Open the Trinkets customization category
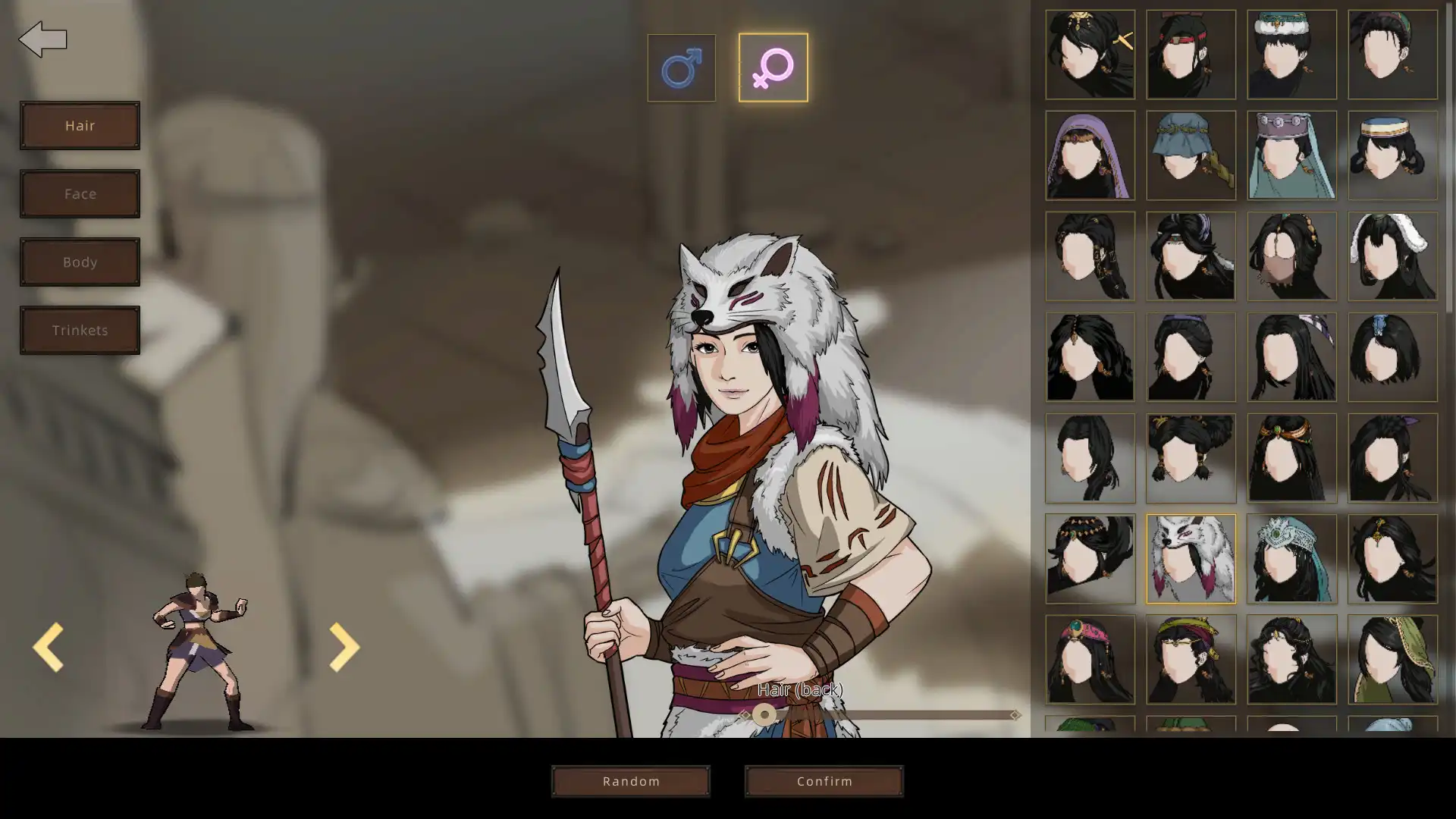The image size is (1456, 819). pyautogui.click(x=80, y=330)
